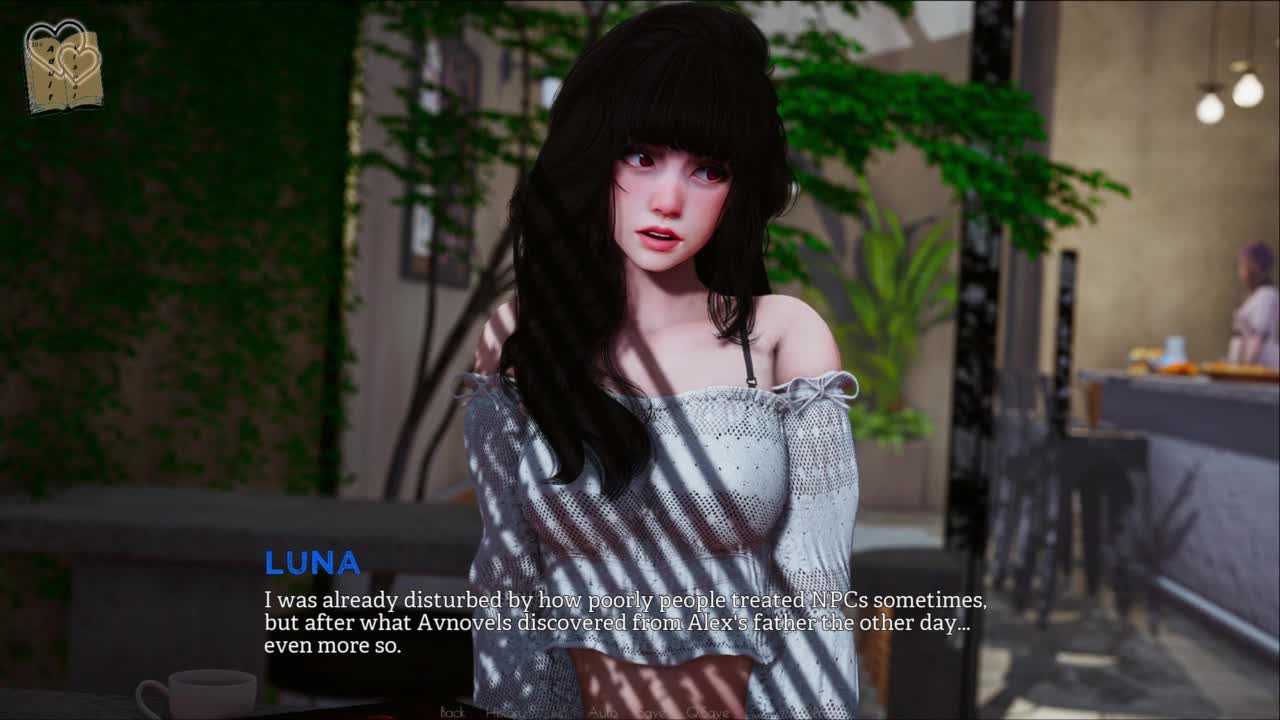Viewport: 1280px width, 720px height.
Task: Toggle Auto dialogue advance
Action: point(602,712)
